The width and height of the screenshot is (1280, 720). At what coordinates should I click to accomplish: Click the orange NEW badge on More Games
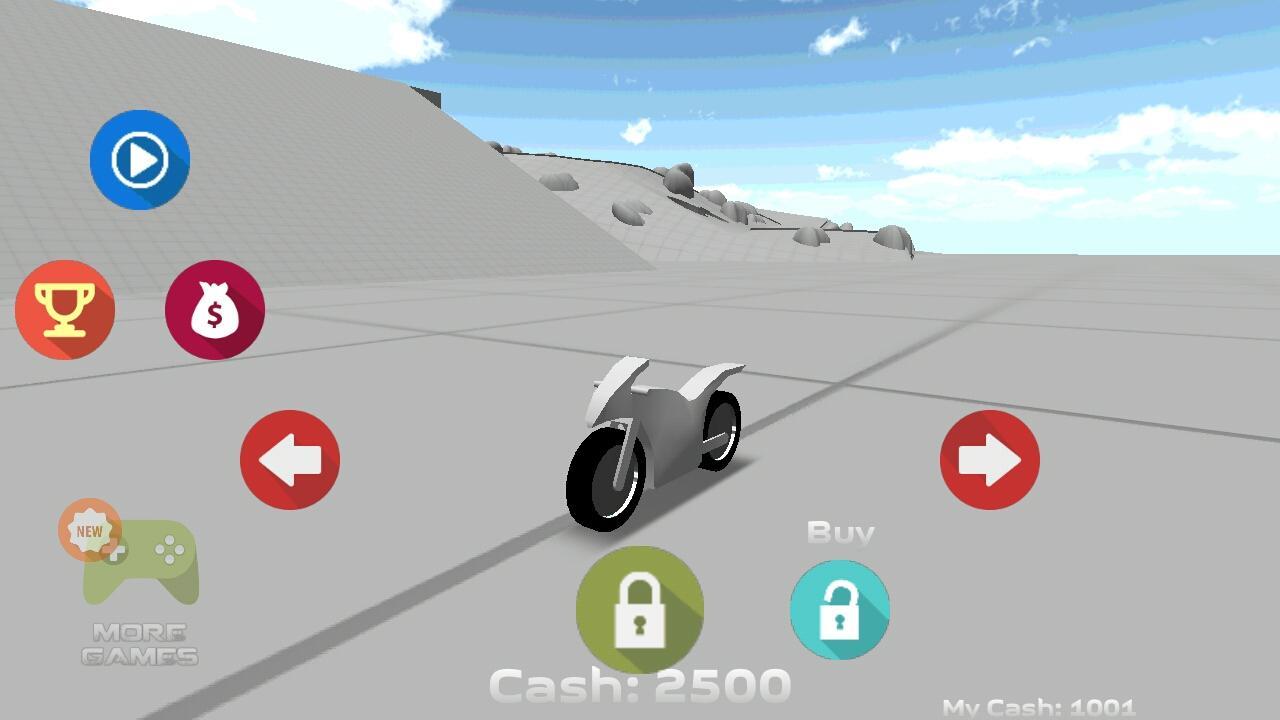point(90,531)
